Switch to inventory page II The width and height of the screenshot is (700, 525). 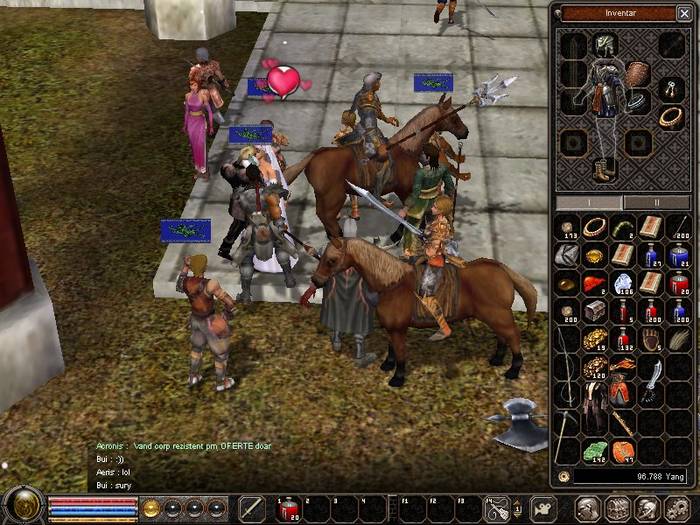tap(657, 201)
